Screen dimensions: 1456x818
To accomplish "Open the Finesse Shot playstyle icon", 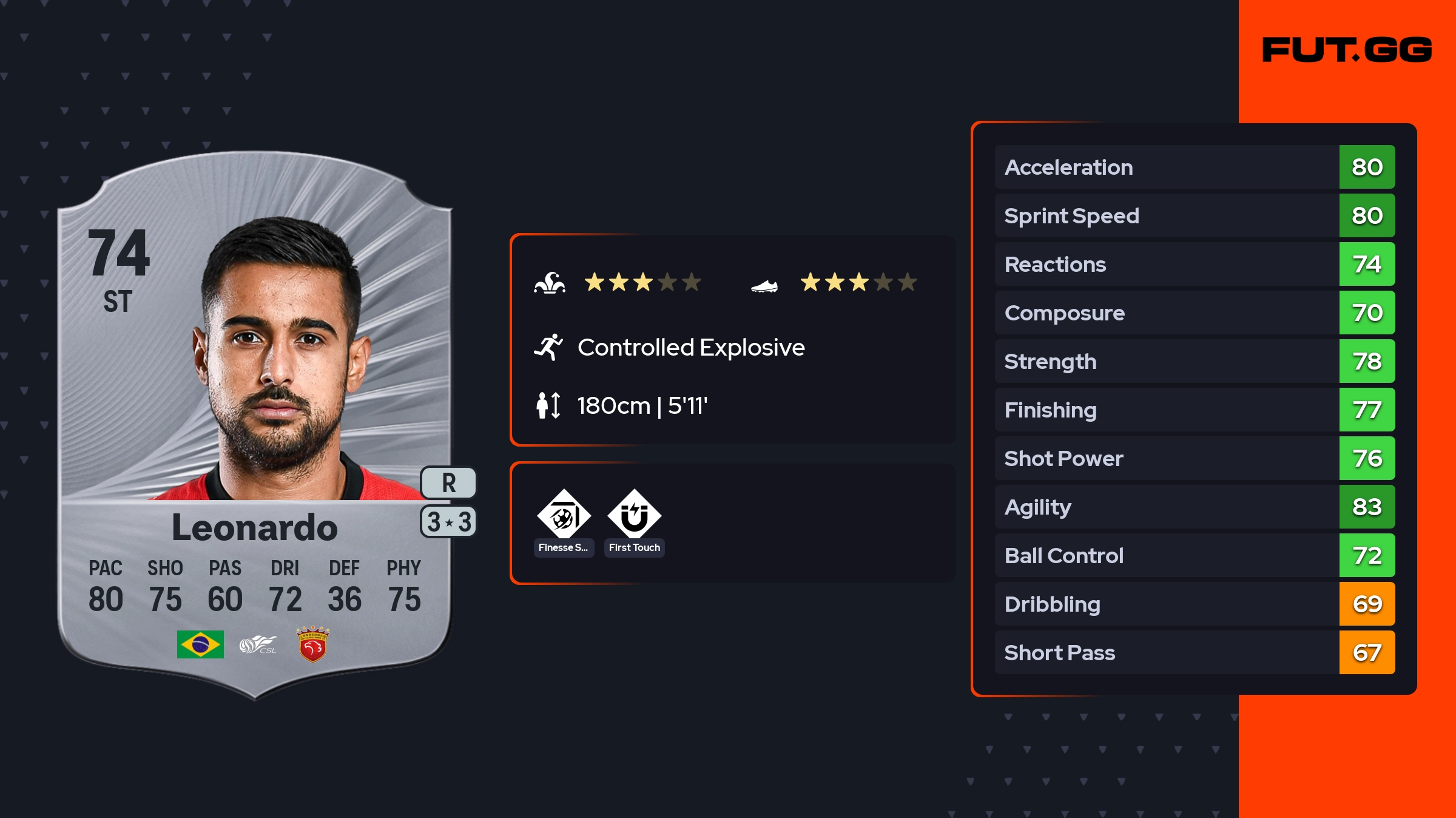I will (564, 515).
